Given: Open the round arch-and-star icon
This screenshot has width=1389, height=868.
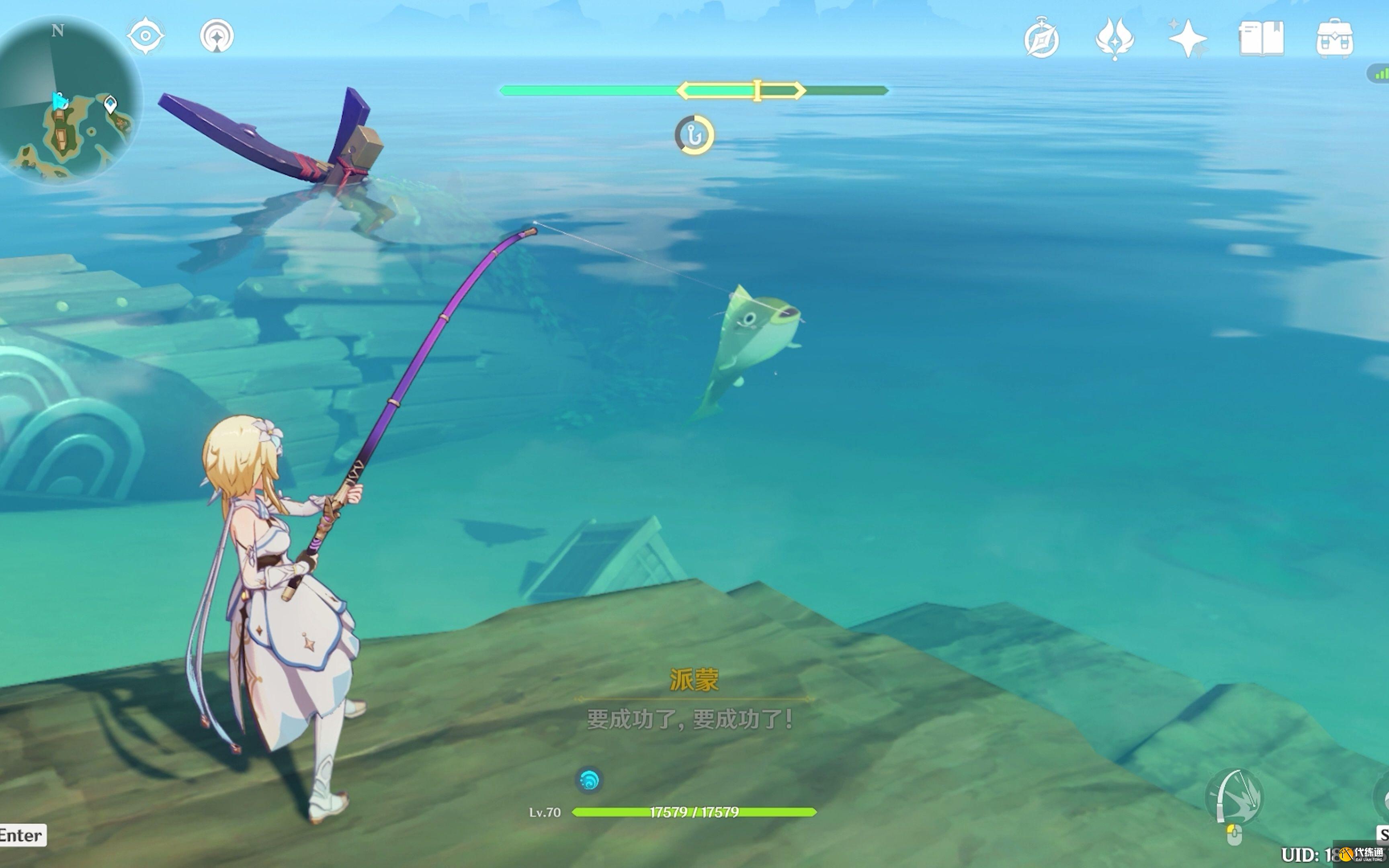Looking at the screenshot, I should pyautogui.click(x=217, y=36).
